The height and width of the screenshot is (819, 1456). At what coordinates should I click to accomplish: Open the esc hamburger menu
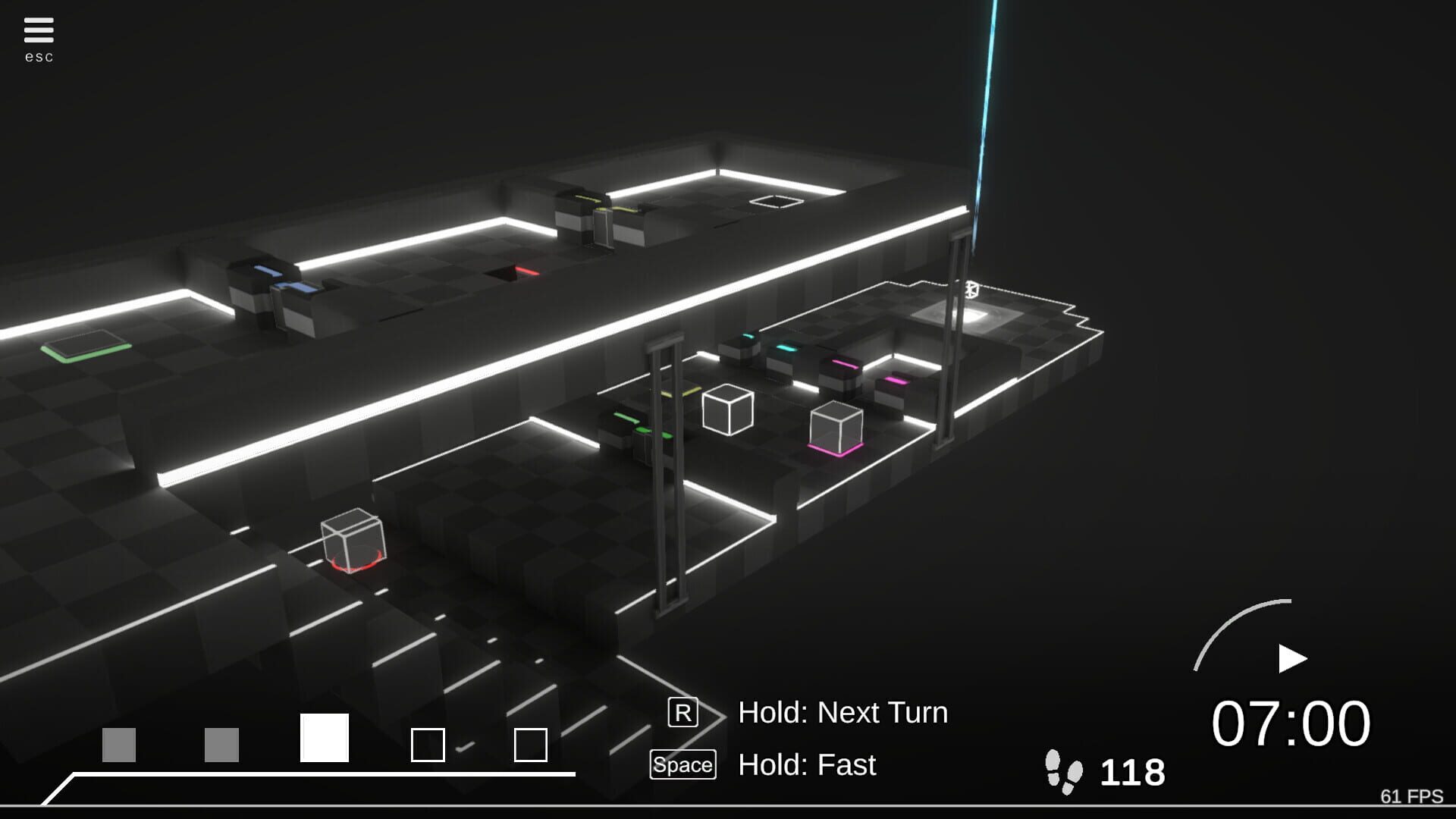[x=39, y=29]
